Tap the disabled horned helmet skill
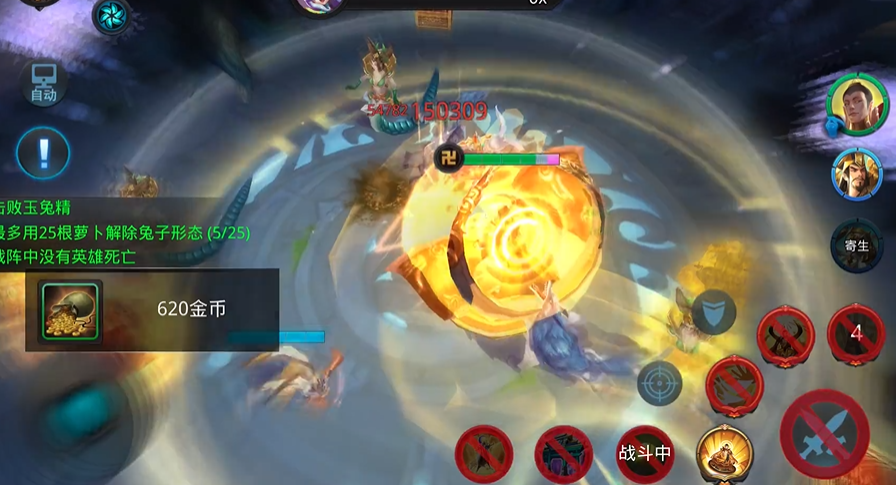896x485 pixels. [785, 333]
